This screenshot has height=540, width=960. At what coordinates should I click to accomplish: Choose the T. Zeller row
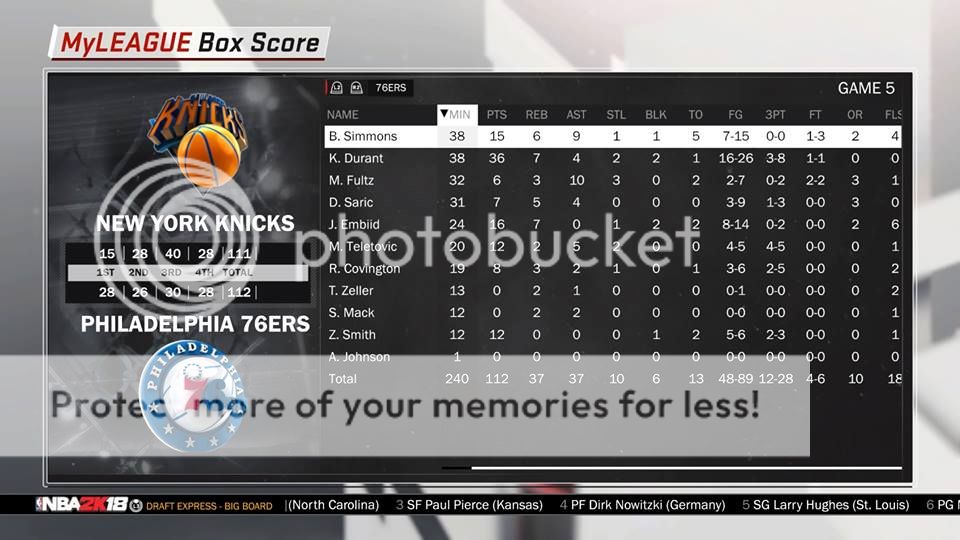(350, 290)
